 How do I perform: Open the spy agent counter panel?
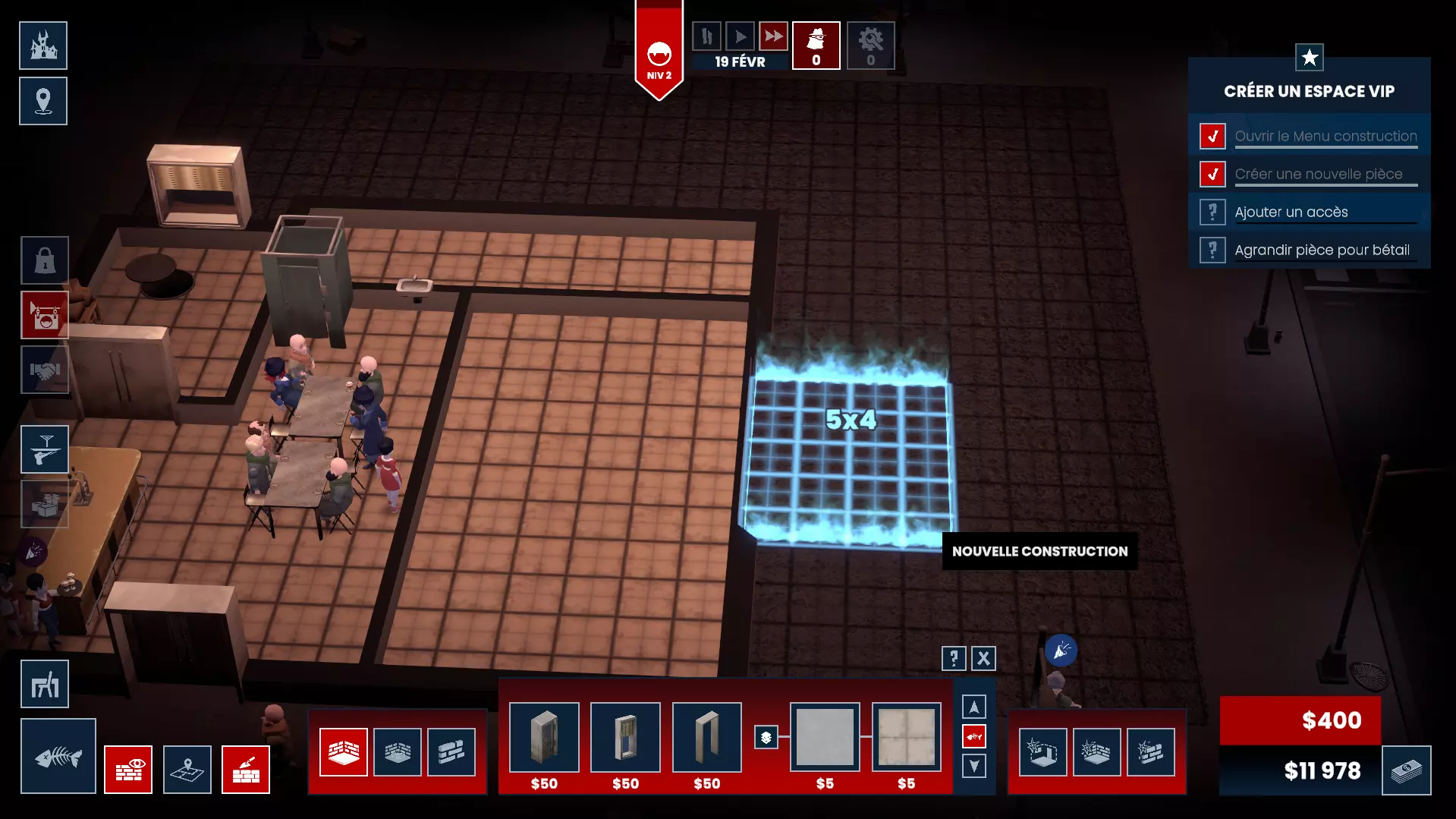tap(816, 46)
